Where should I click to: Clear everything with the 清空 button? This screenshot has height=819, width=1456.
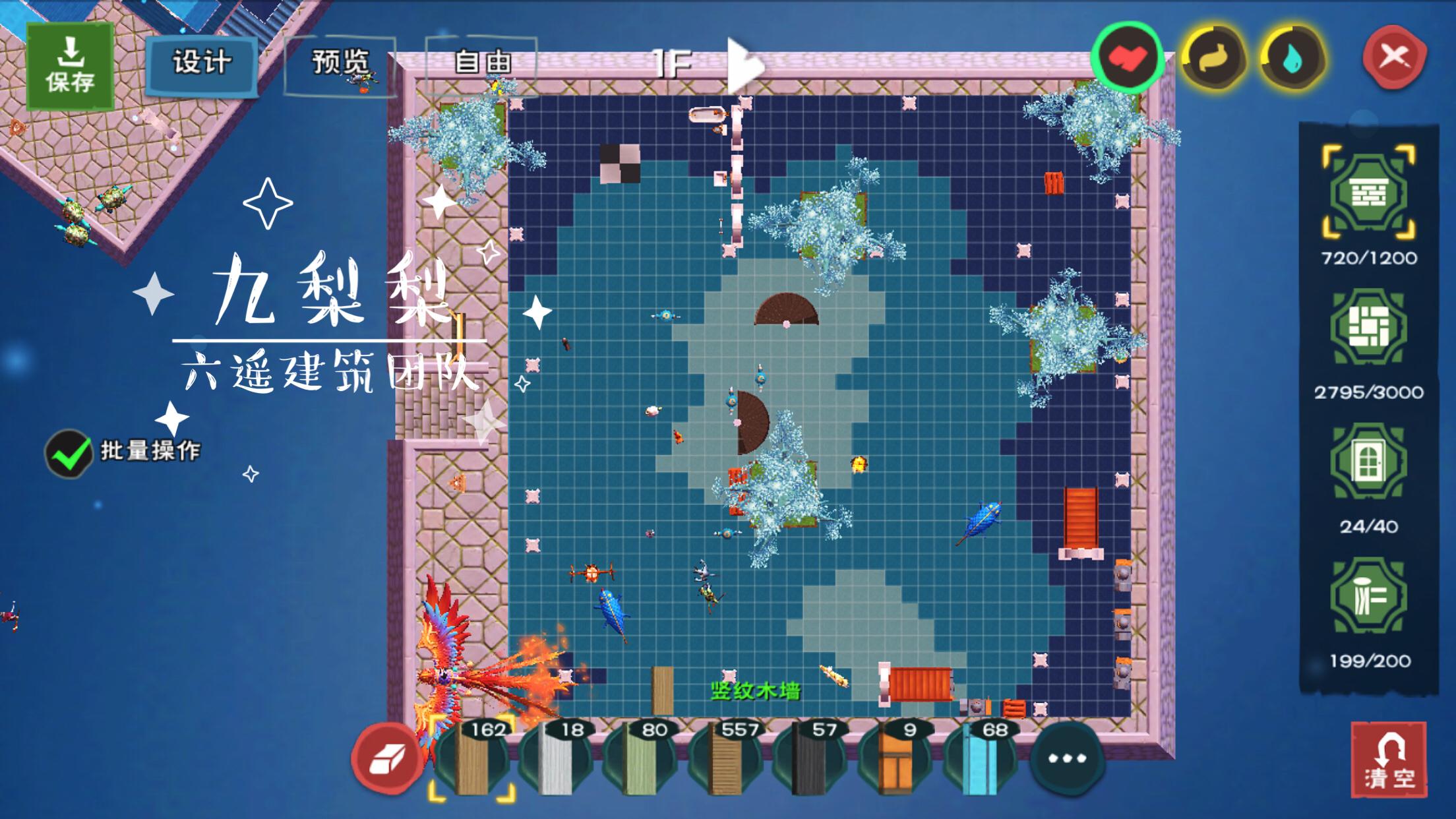click(1388, 760)
